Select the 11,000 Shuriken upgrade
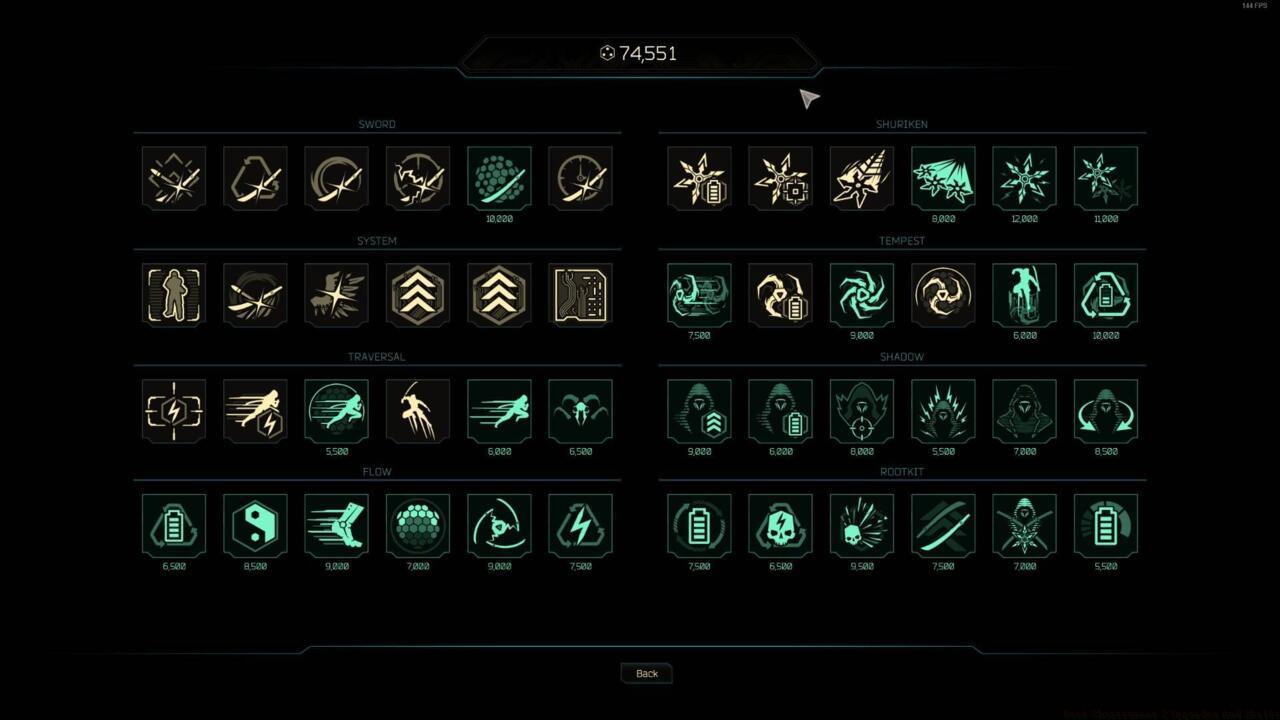Screen dimensions: 1280x720 (x=1104, y=177)
